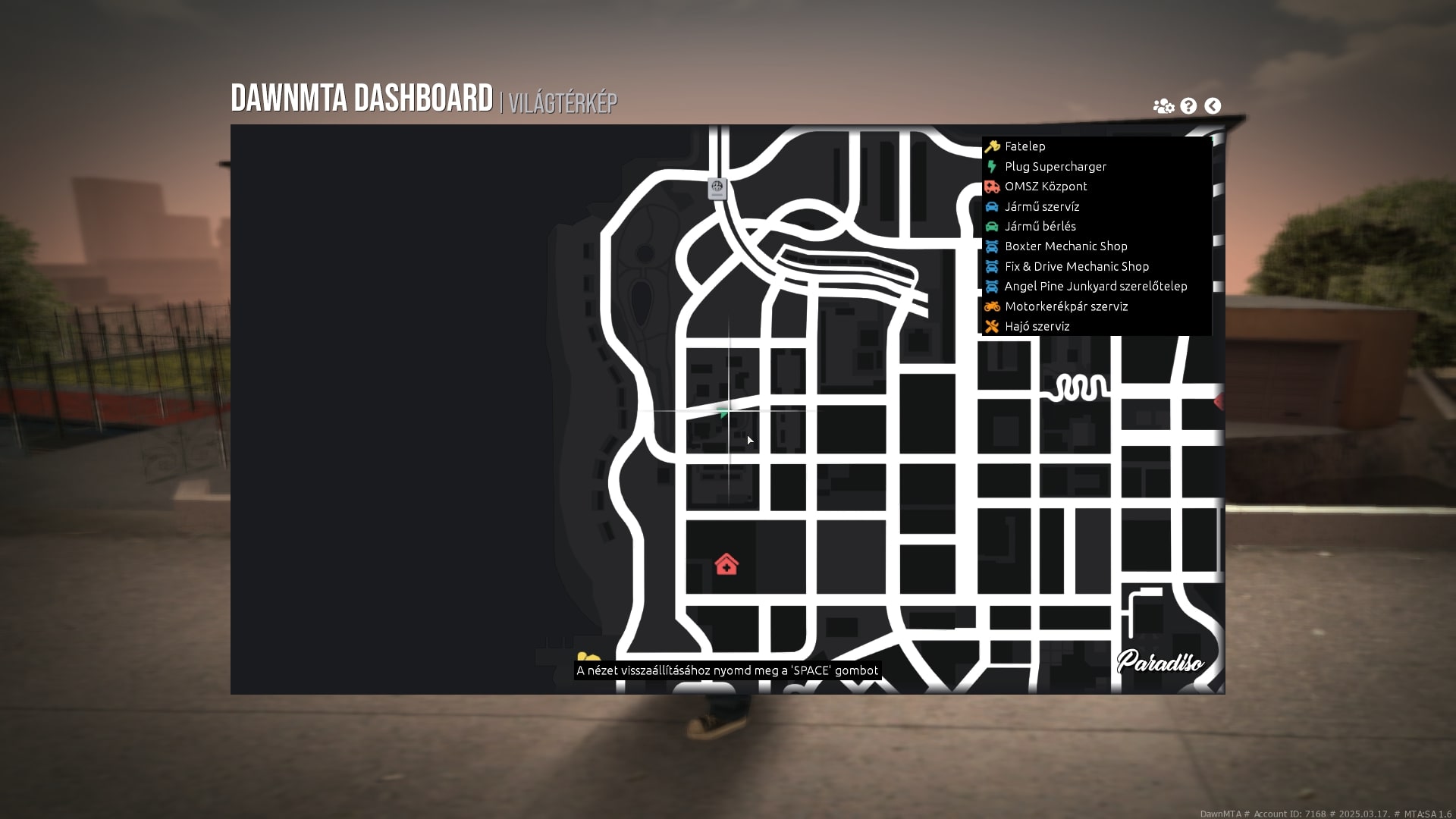Click the back arrow button
Image resolution: width=1456 pixels, height=819 pixels.
click(1213, 106)
